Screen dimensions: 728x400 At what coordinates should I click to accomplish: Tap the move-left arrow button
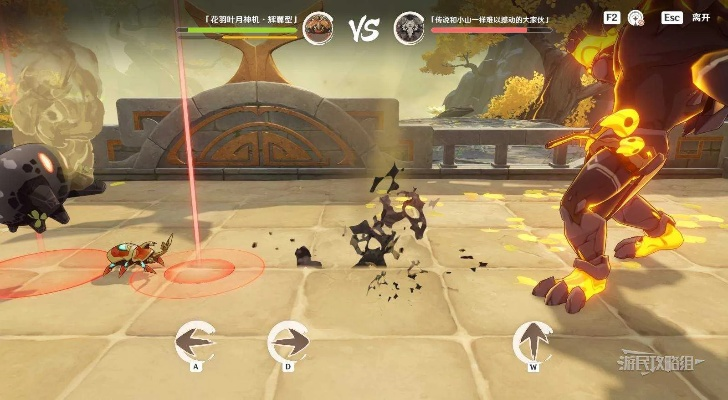coord(194,342)
